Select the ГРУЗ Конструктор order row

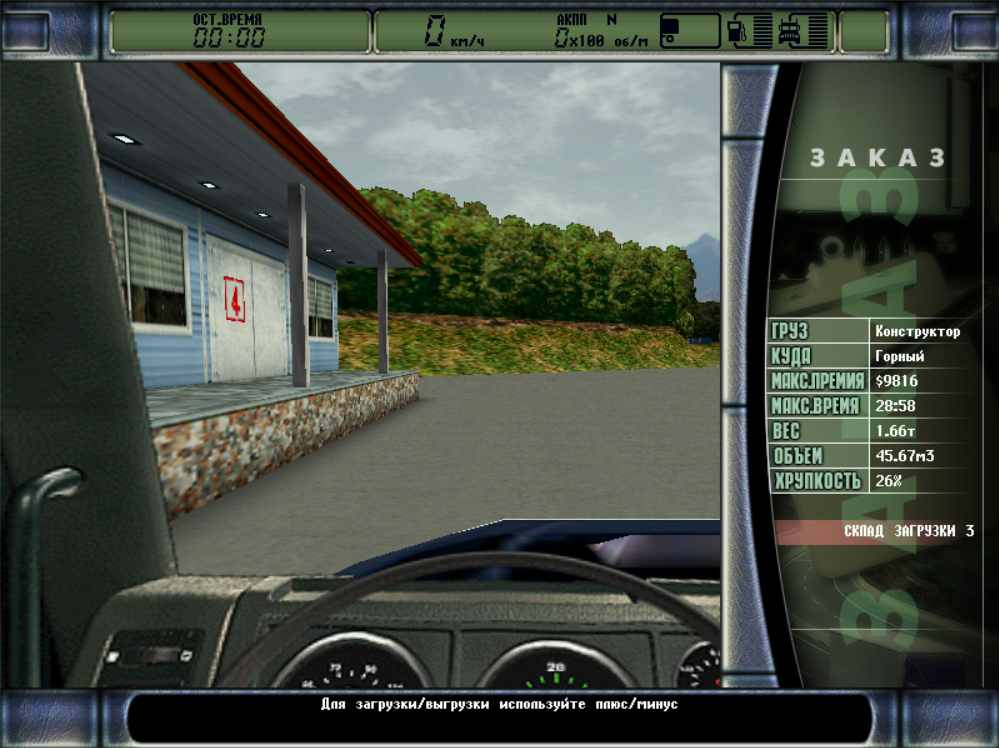coord(870,331)
